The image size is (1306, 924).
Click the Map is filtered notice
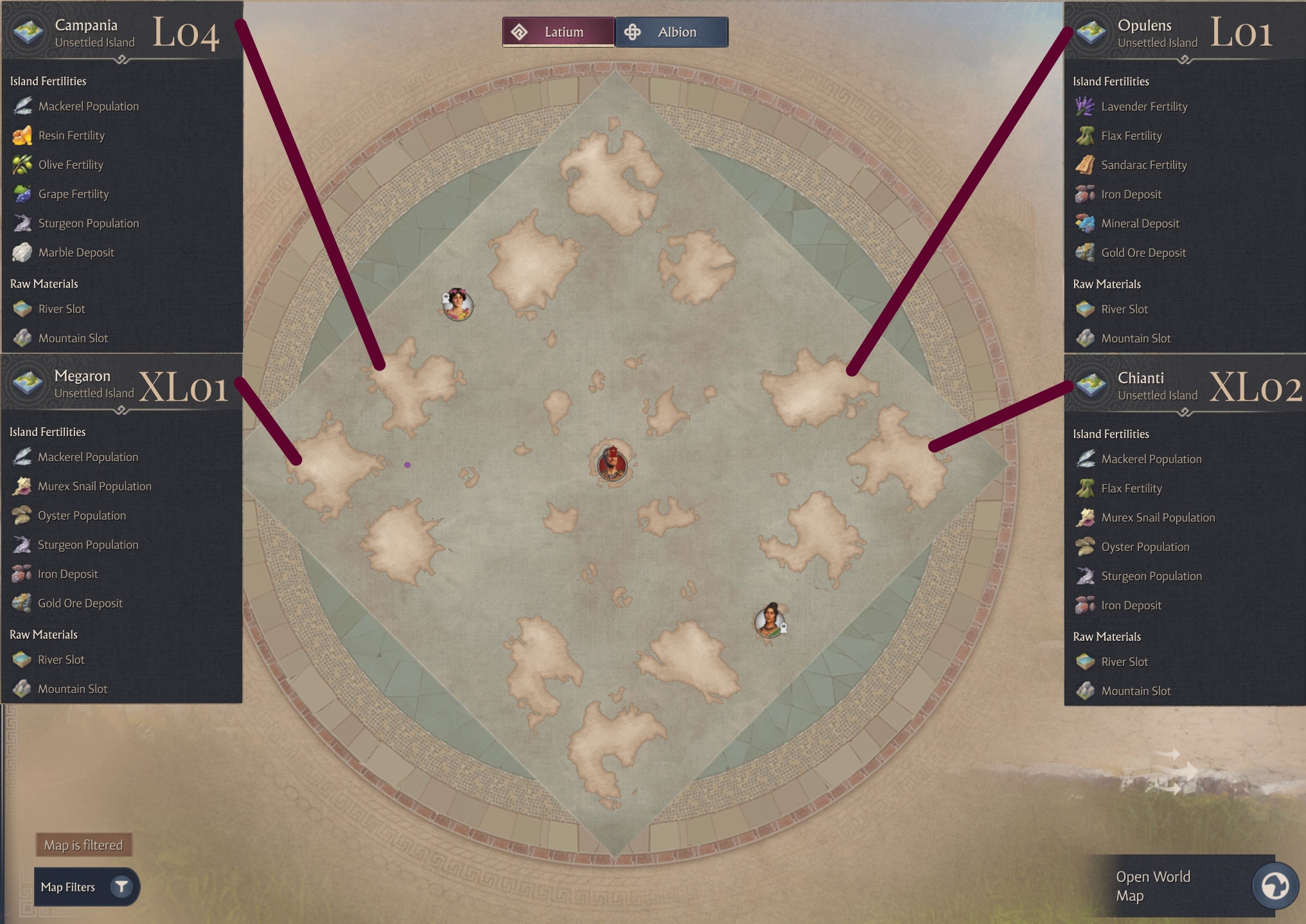(x=84, y=845)
